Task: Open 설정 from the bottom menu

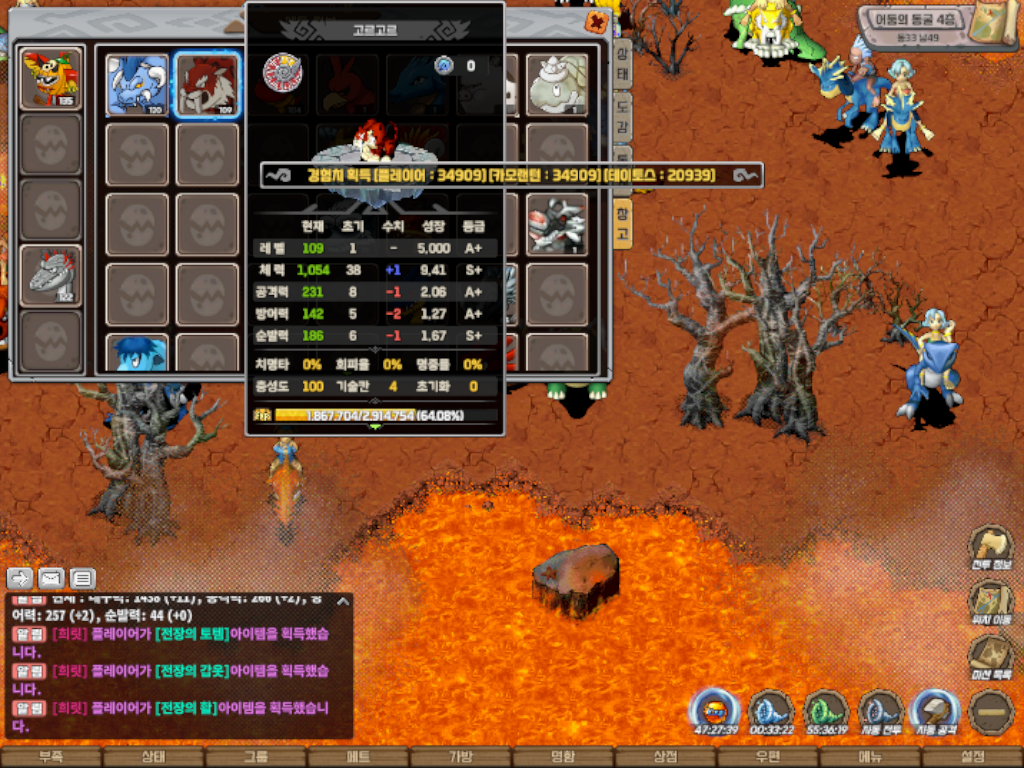Action: [972, 757]
